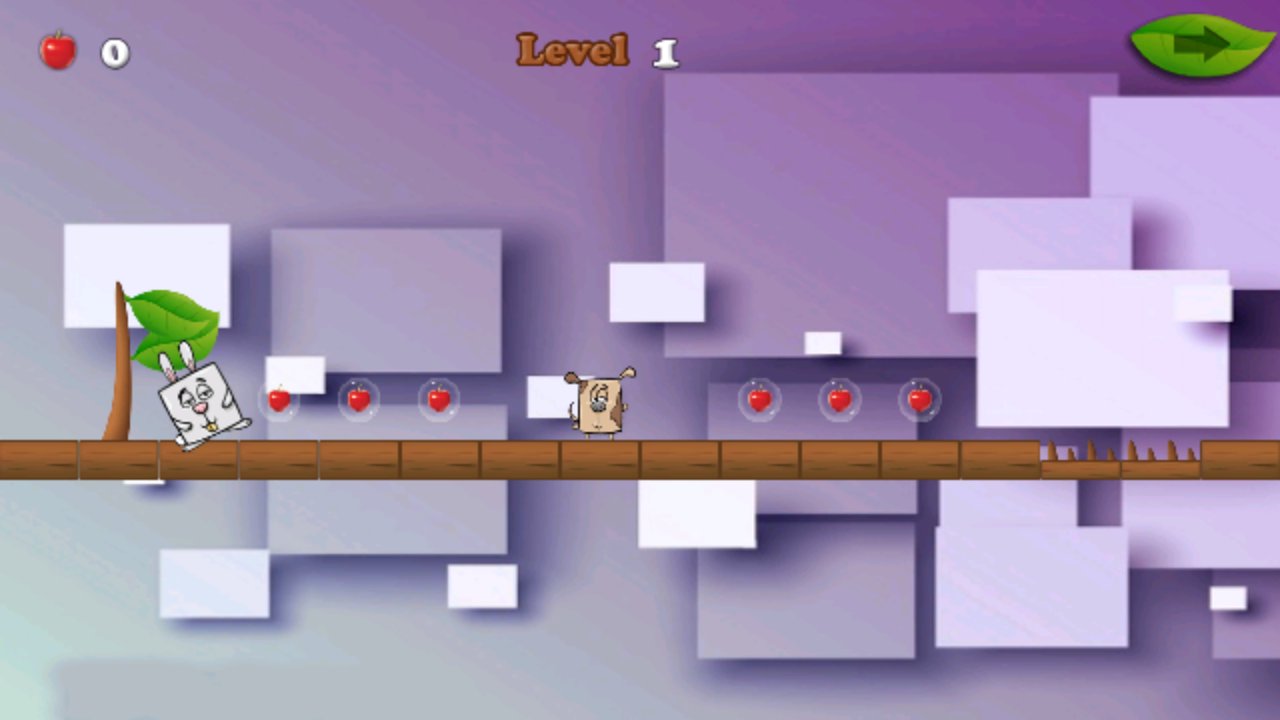Collect the first bubbled apple near rabbit
Screen dimensions: 1280x720
pyautogui.click(x=281, y=400)
